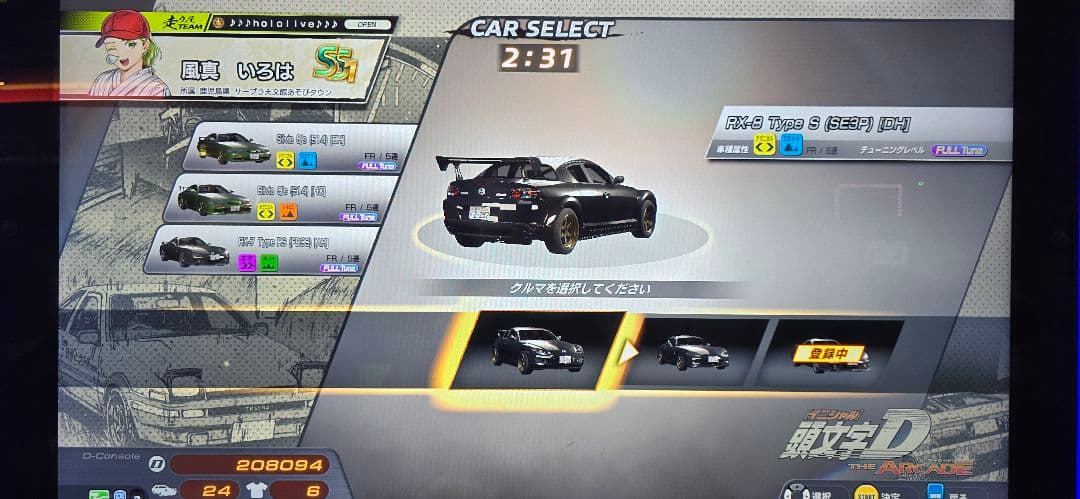
Task: Select the highlighted RX-8 thumbnail in the carousel
Action: [x=537, y=350]
